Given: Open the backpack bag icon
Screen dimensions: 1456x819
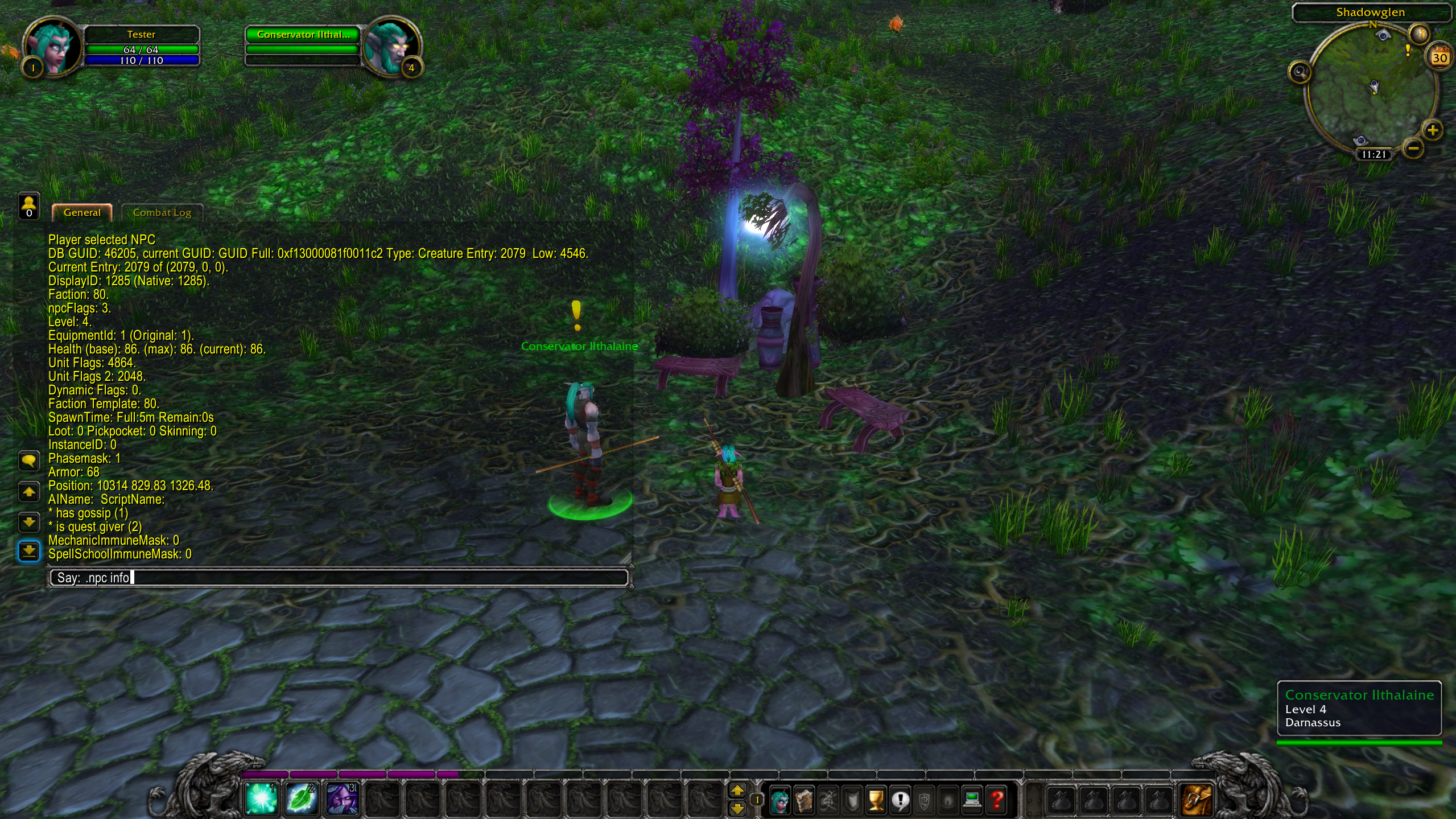Looking at the screenshot, I should 1196,800.
